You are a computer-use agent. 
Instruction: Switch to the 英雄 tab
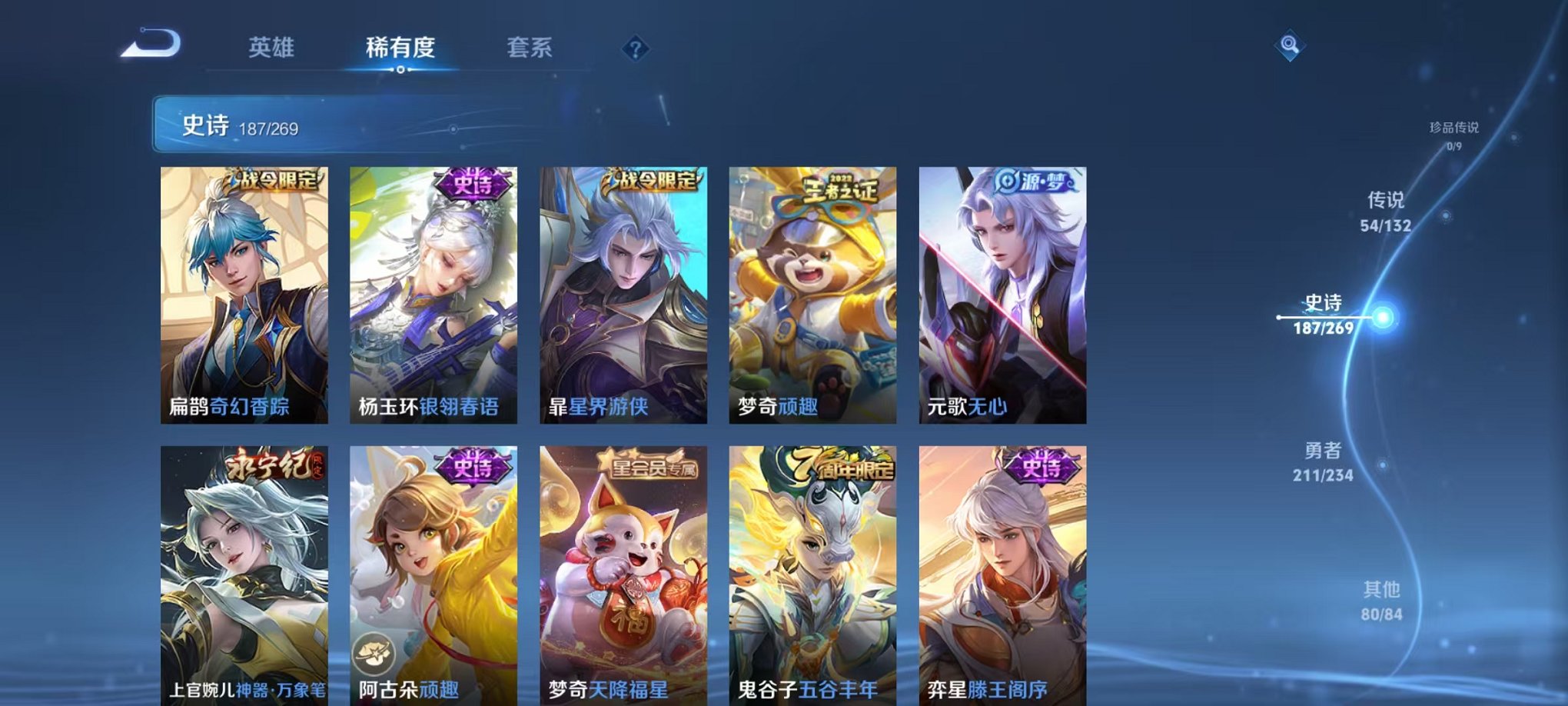click(x=273, y=48)
